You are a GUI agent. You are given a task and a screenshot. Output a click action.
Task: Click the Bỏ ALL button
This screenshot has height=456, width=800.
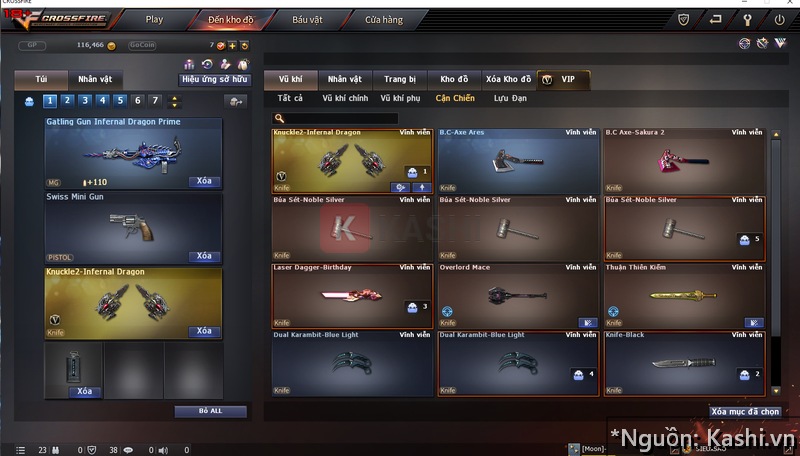[x=210, y=411]
